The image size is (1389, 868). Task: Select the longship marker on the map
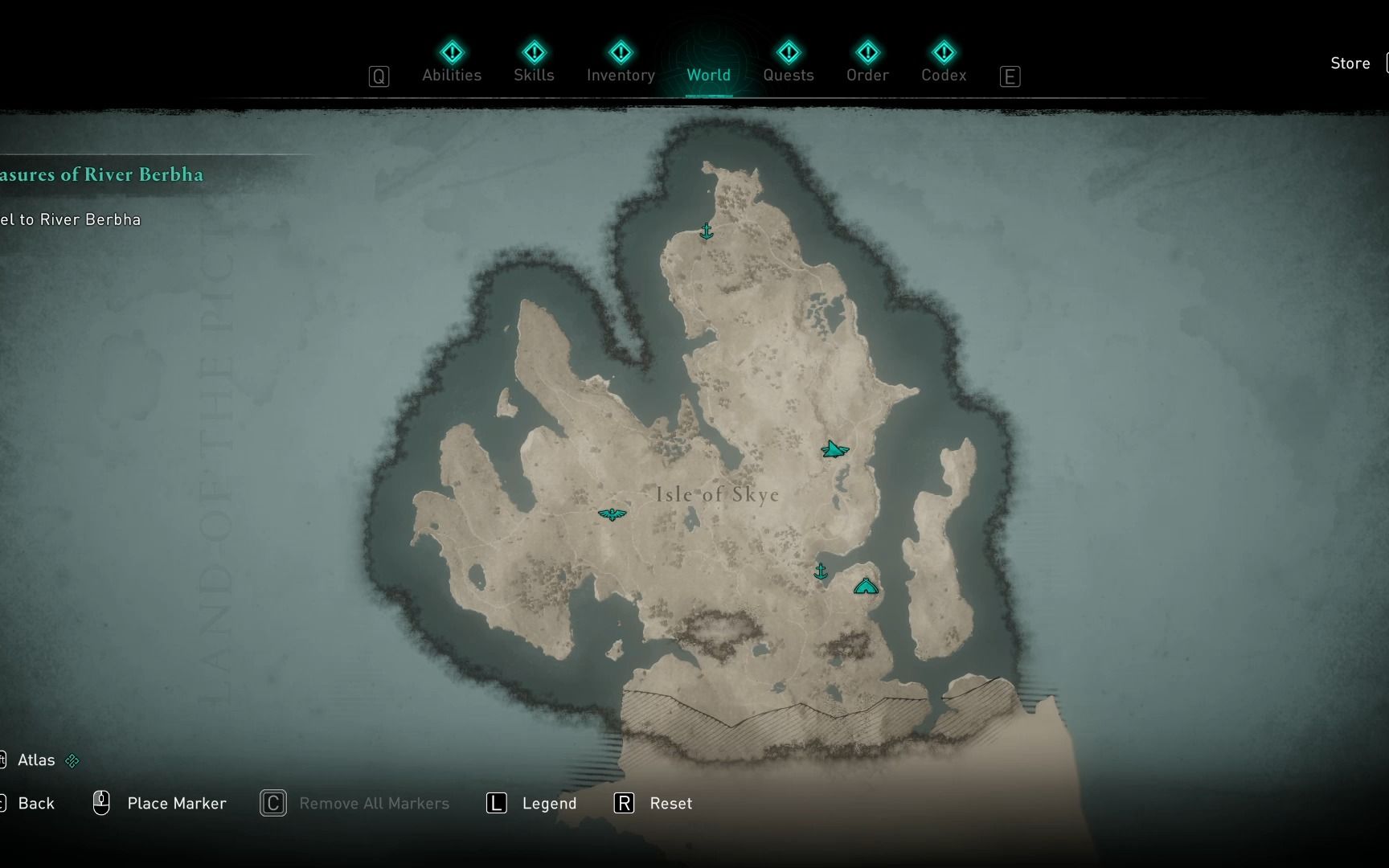click(x=834, y=450)
